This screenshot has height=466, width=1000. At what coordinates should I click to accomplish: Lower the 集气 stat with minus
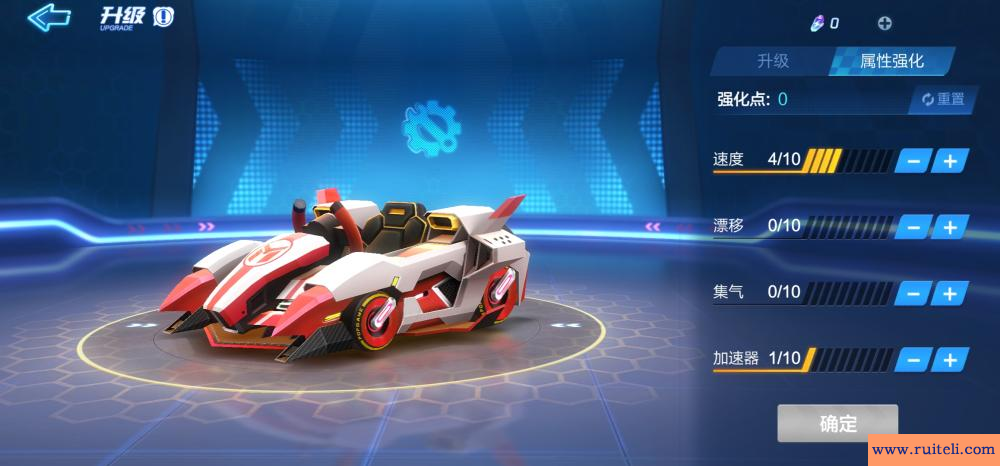click(913, 293)
